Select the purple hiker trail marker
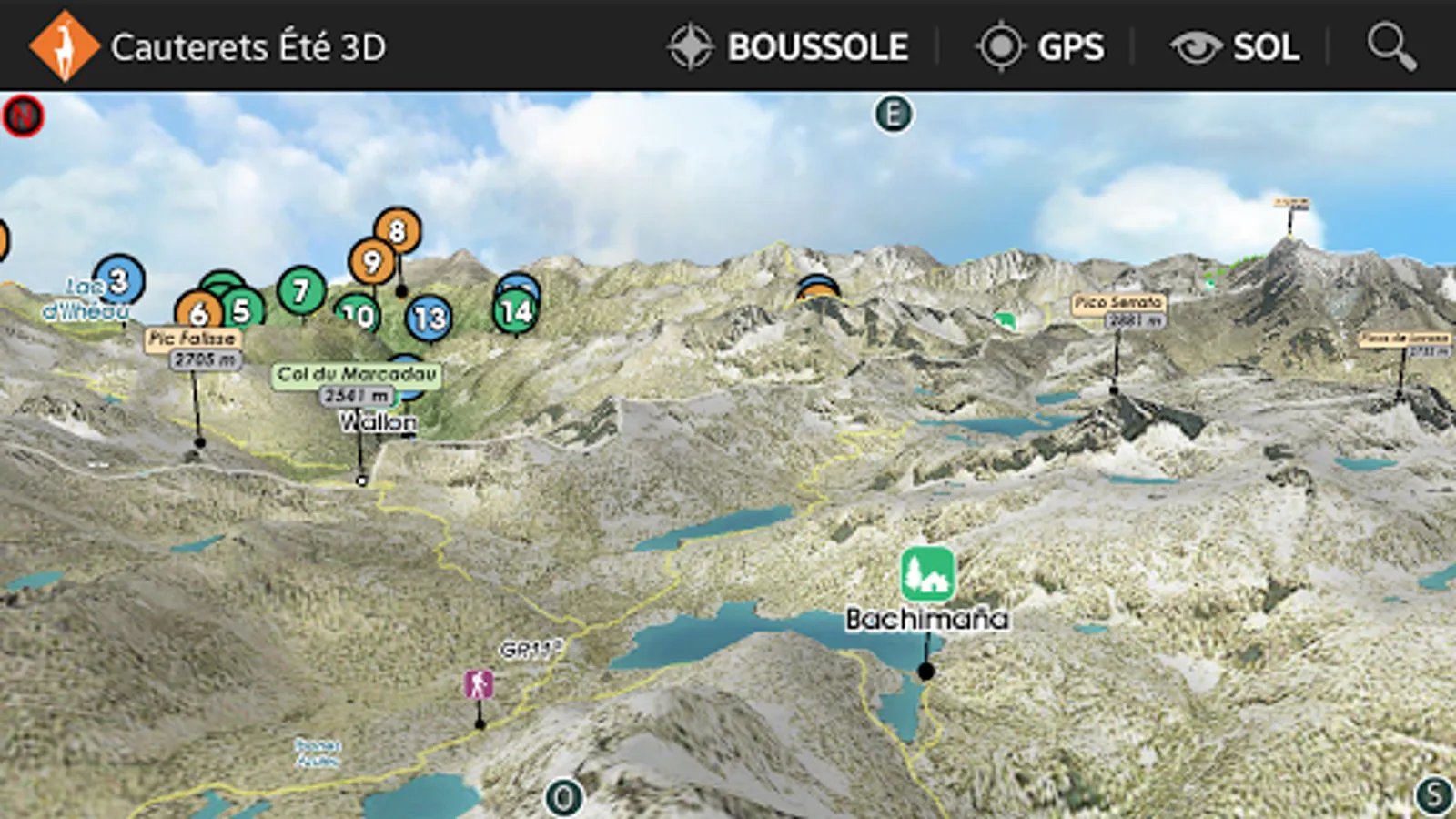Screen dimensions: 1456x819 click(x=479, y=684)
